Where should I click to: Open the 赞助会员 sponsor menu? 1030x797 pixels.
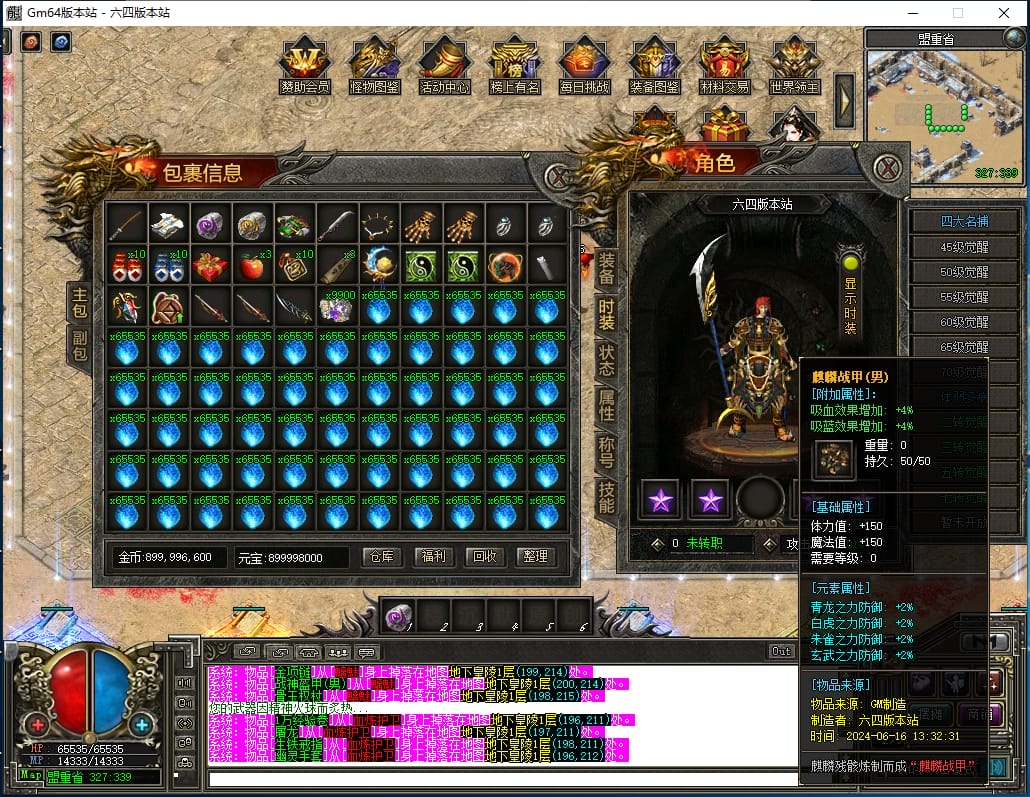305,66
